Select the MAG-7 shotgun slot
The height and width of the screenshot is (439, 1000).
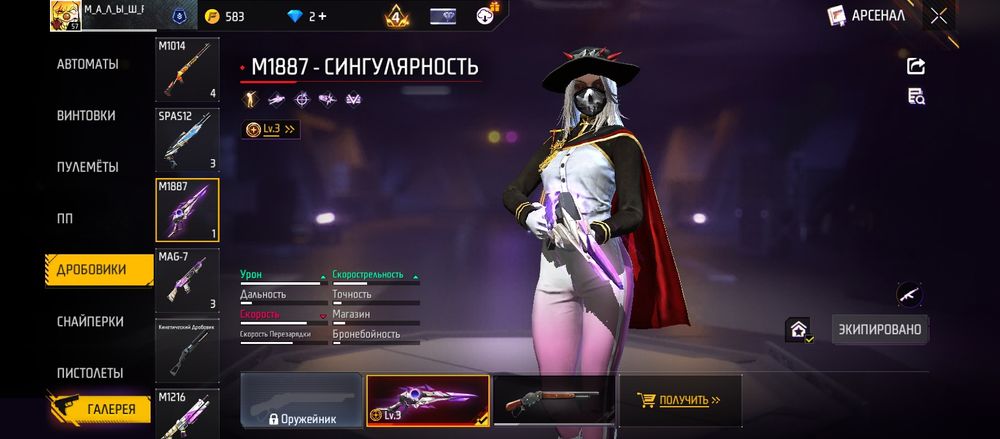click(x=188, y=281)
